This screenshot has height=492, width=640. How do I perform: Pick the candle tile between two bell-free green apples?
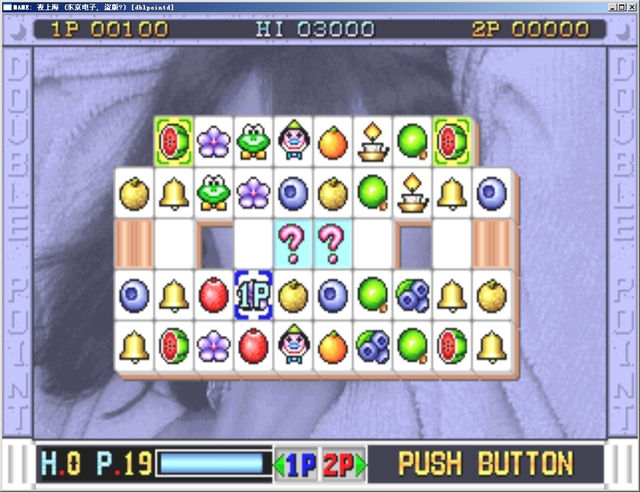click(373, 142)
